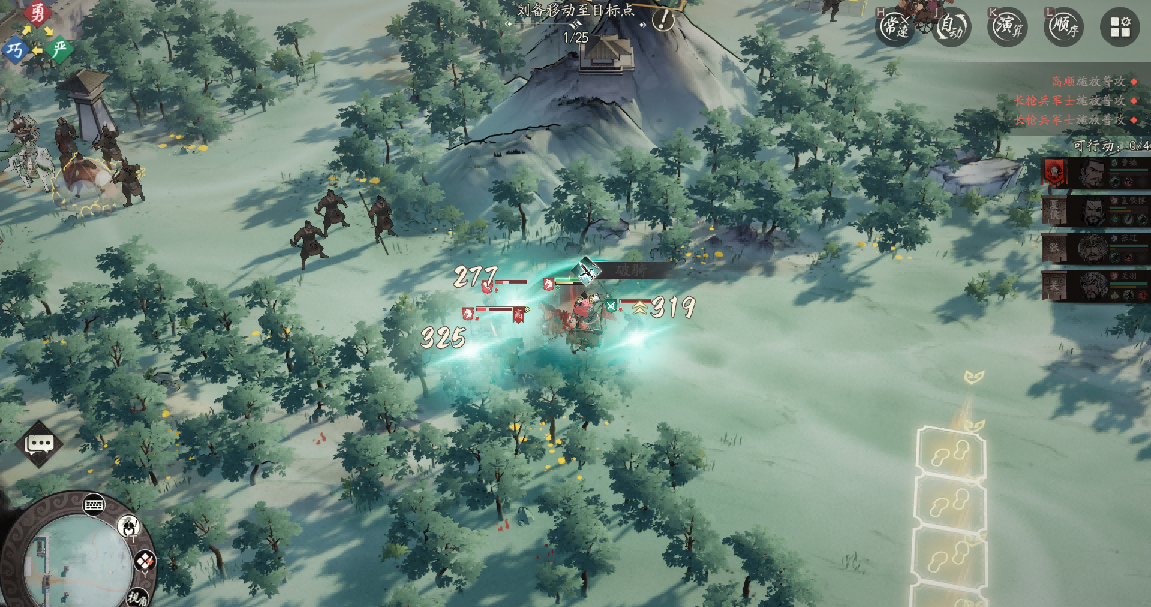Viewport: 1151px width, 607px height.
Task: Click the four-diamond icon on minimap ring
Action: (x=145, y=562)
